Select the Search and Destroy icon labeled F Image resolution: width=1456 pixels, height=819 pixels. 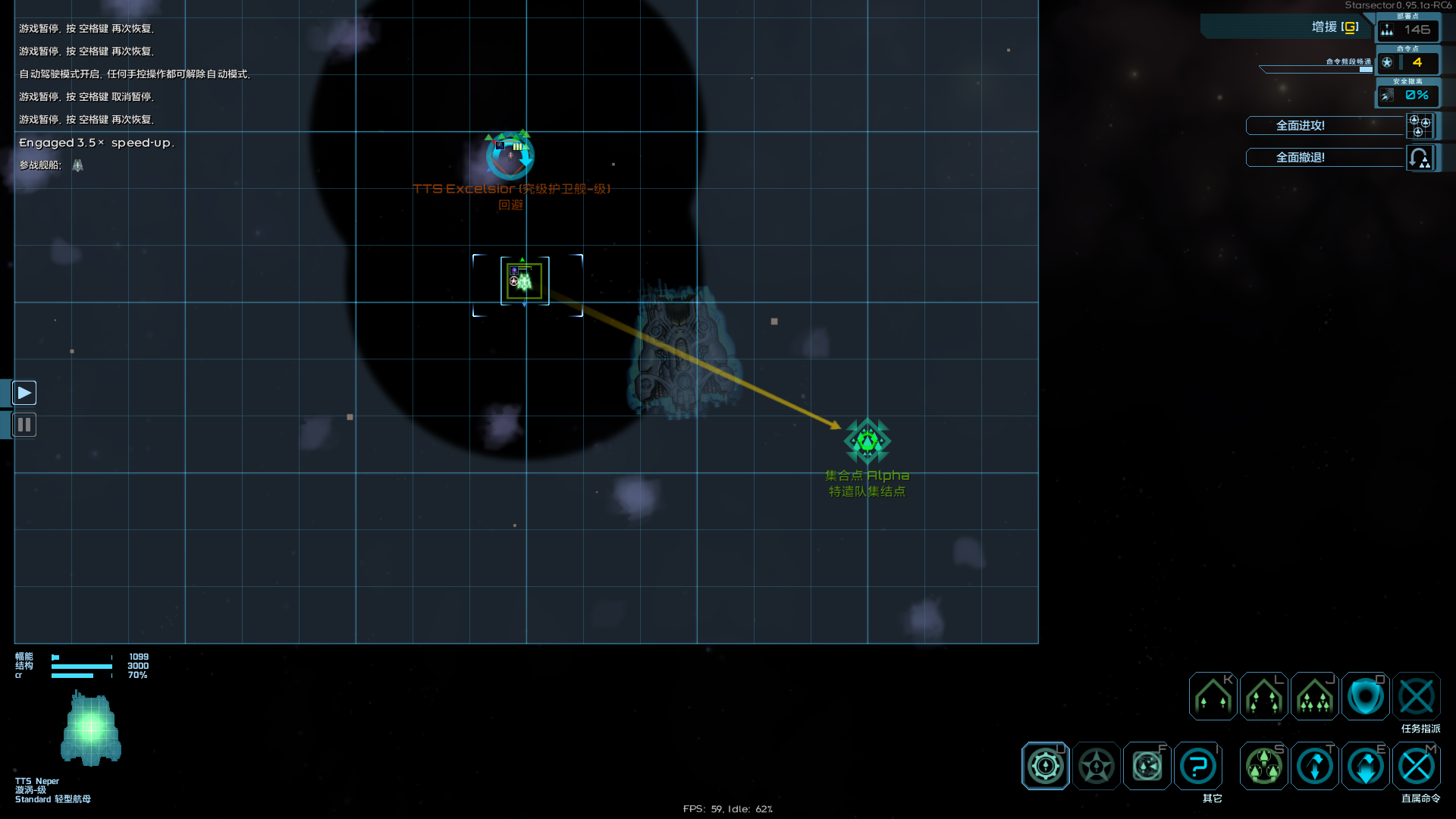(x=1147, y=766)
